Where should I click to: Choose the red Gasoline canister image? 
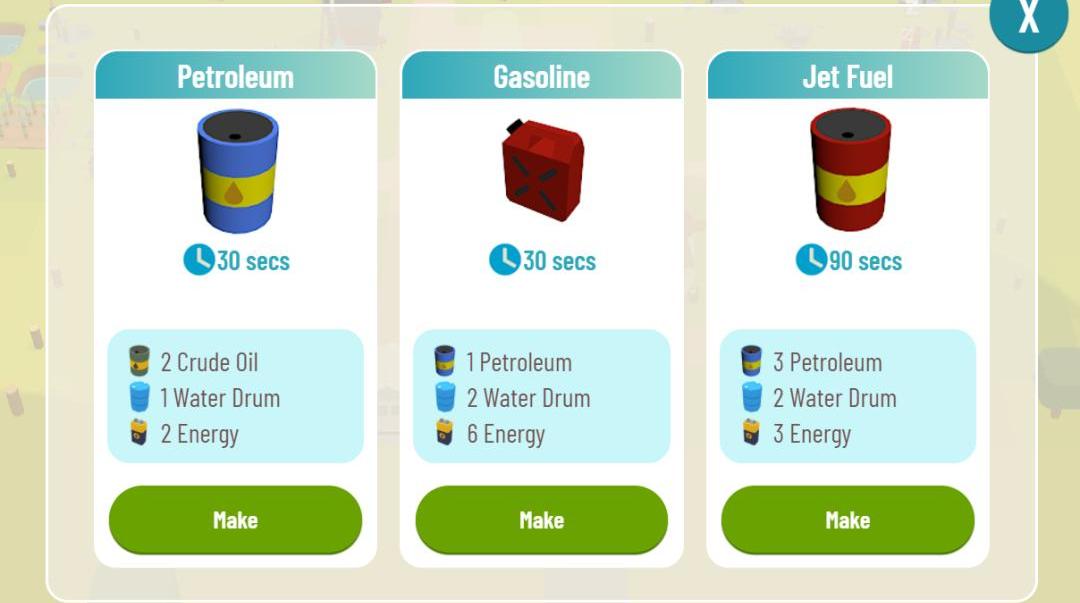[542, 170]
